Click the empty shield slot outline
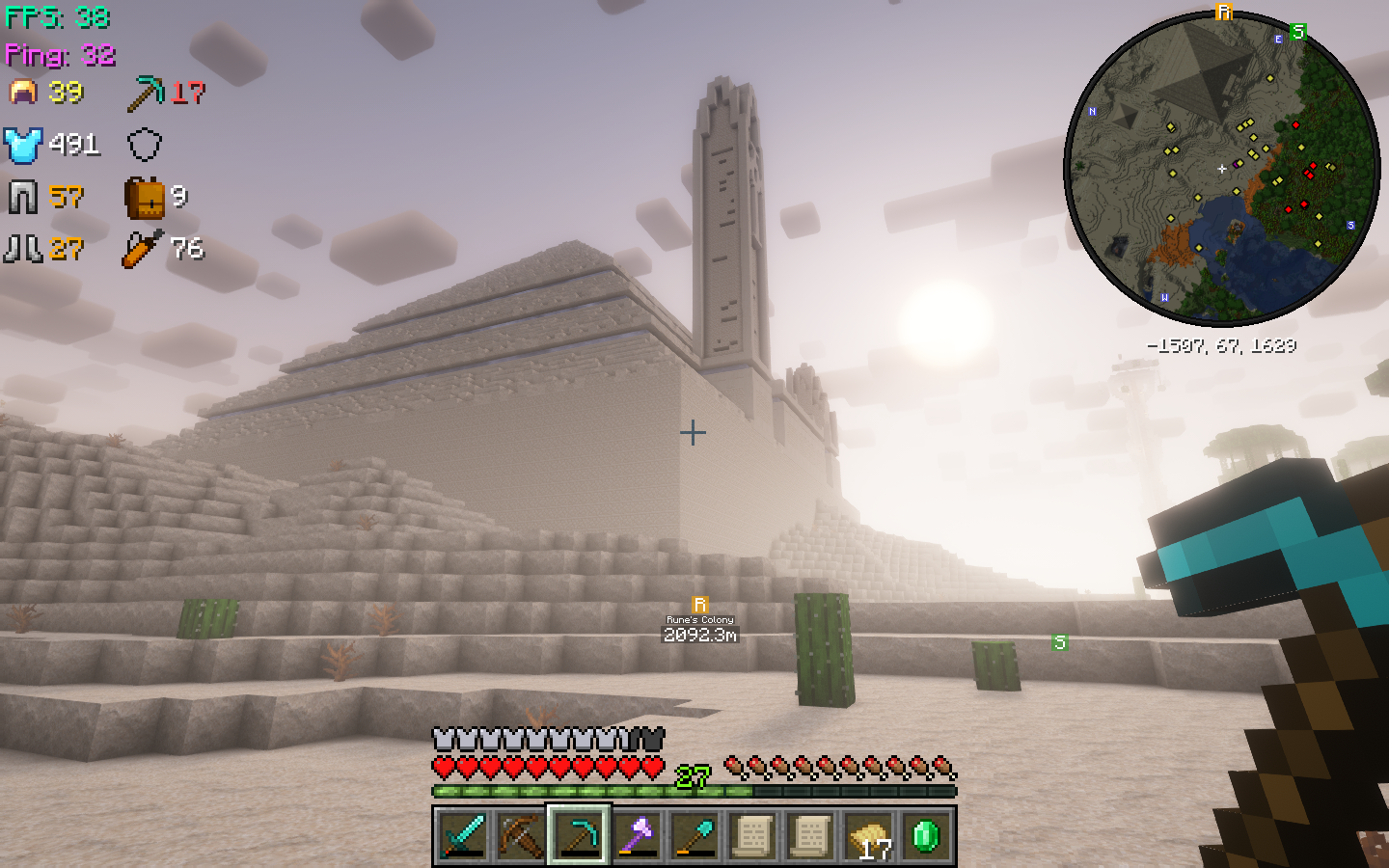Screen dimensions: 1389x868 click(145, 145)
